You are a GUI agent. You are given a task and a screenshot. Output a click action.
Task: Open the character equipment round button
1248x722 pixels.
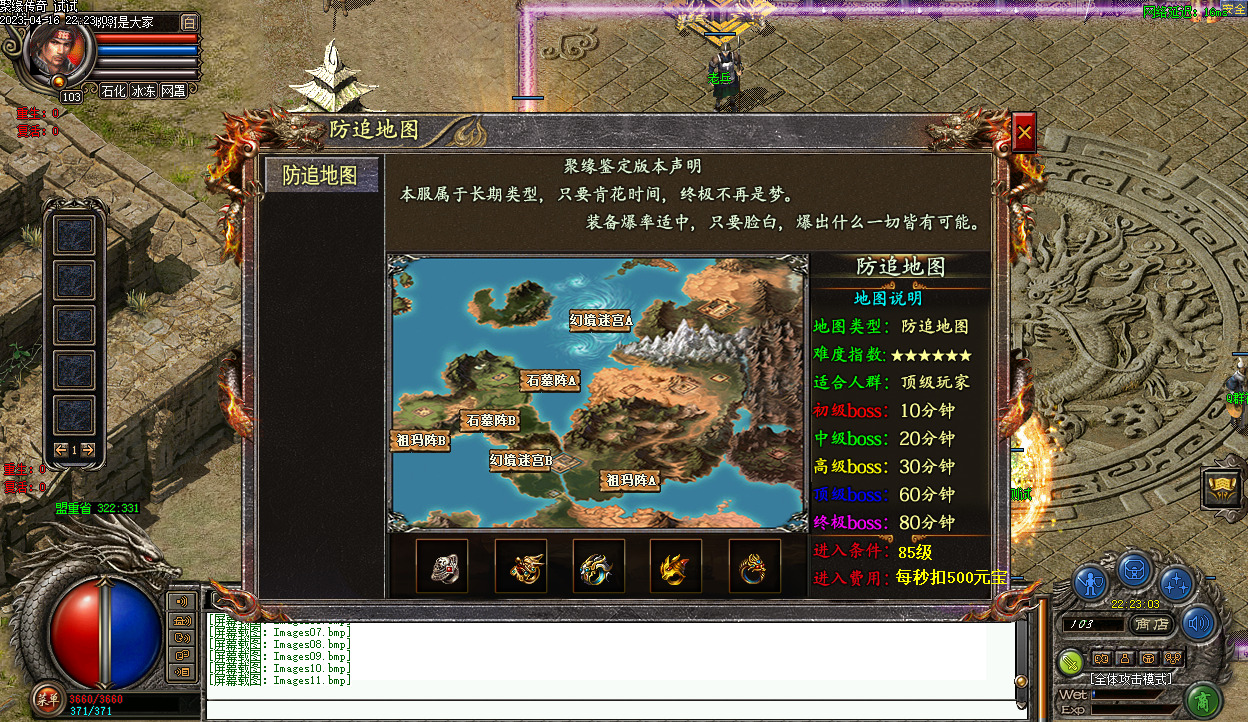pyautogui.click(x=1090, y=581)
